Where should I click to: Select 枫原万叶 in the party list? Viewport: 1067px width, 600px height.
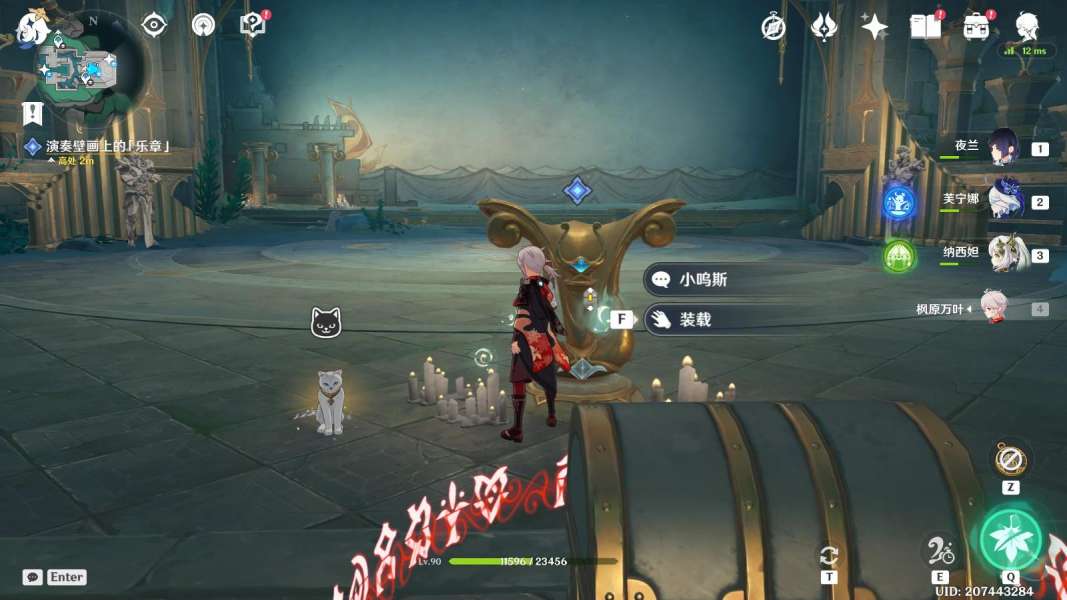point(993,308)
